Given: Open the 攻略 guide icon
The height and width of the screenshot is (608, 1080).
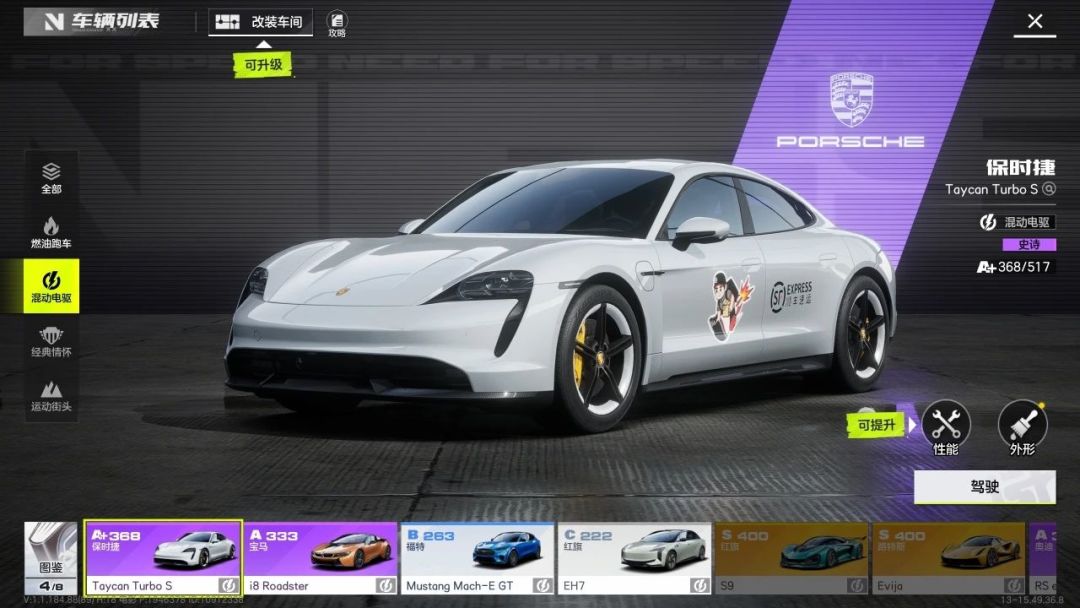Looking at the screenshot, I should click(337, 23).
